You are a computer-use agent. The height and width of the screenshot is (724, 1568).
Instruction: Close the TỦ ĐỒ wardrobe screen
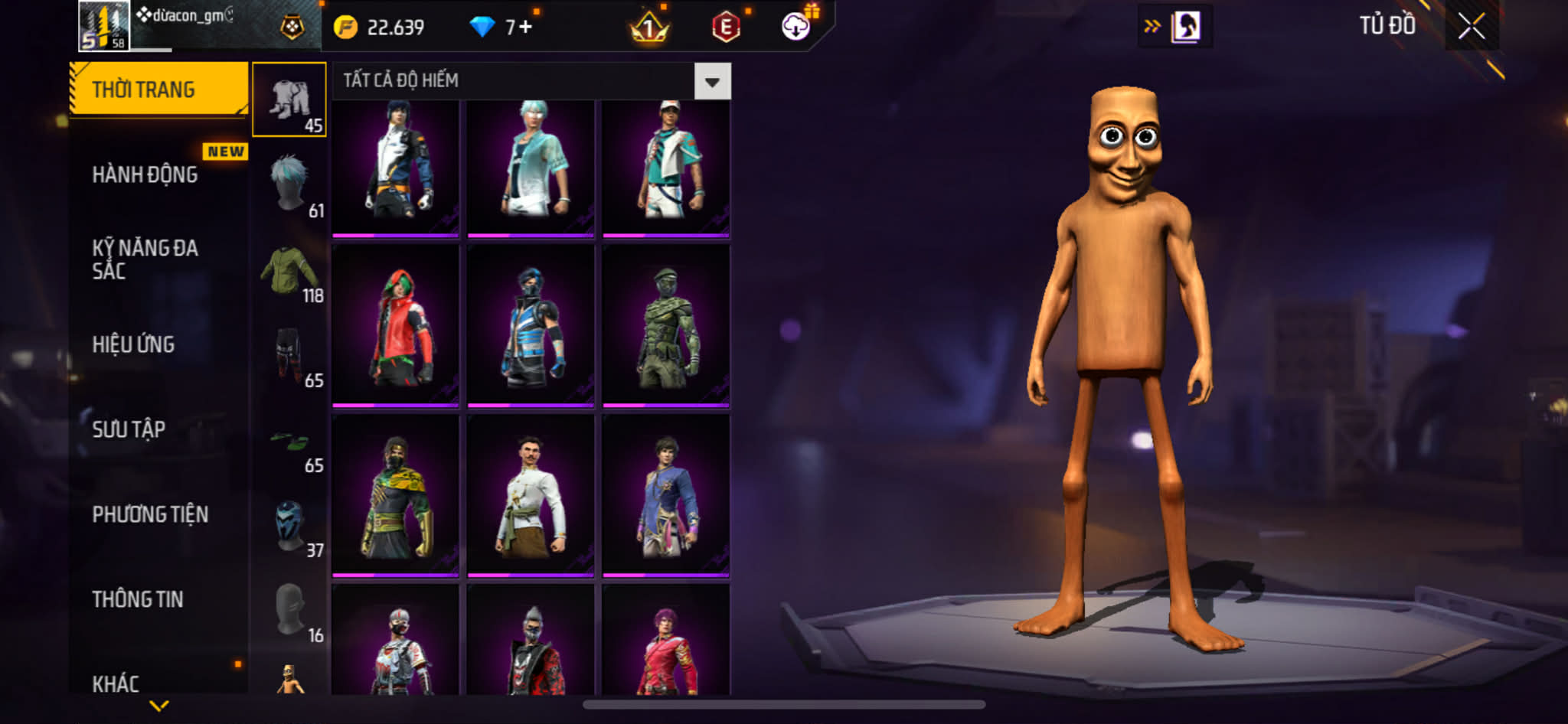[1471, 26]
